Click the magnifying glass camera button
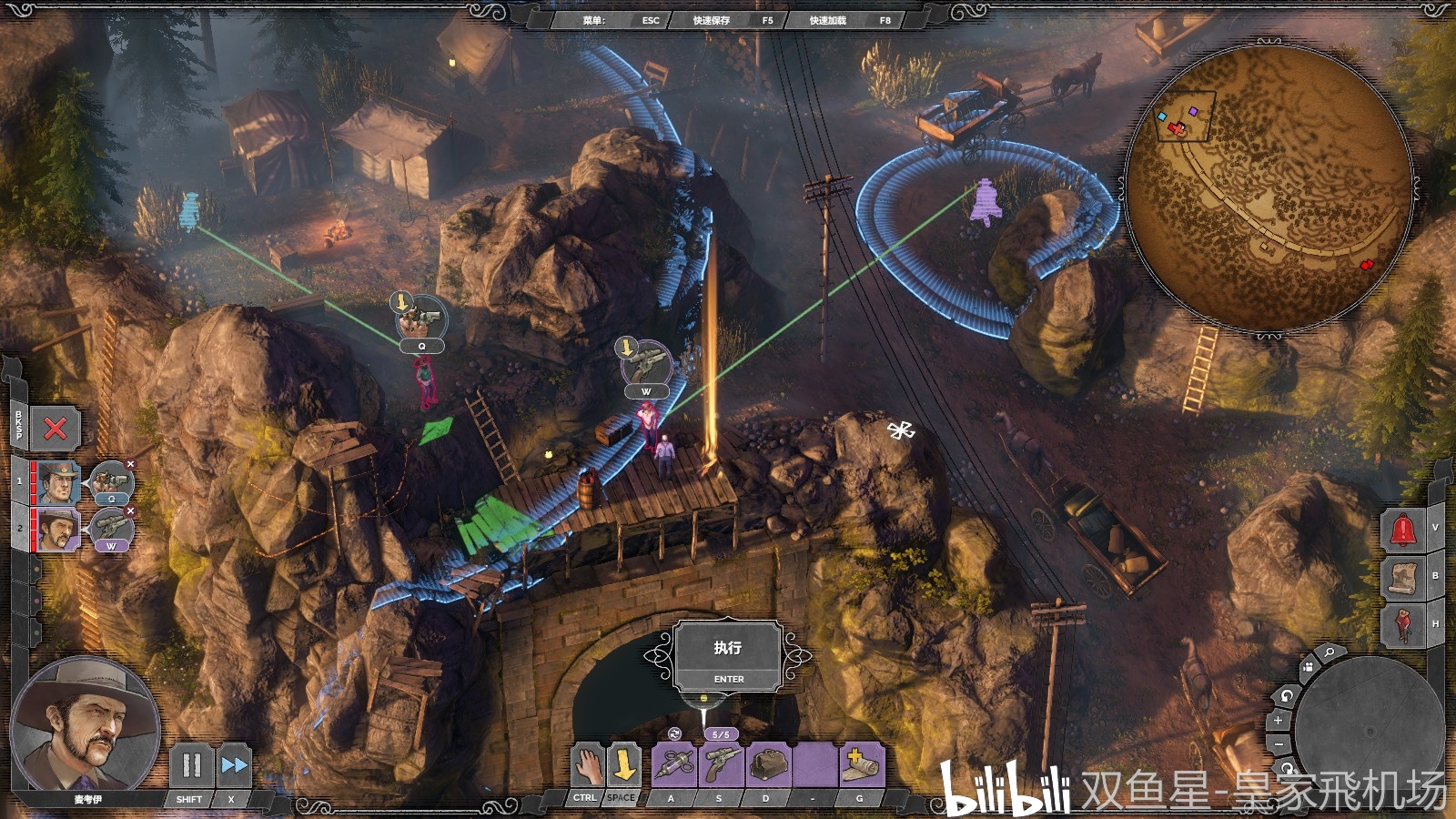The width and height of the screenshot is (1456, 819). [x=1329, y=653]
